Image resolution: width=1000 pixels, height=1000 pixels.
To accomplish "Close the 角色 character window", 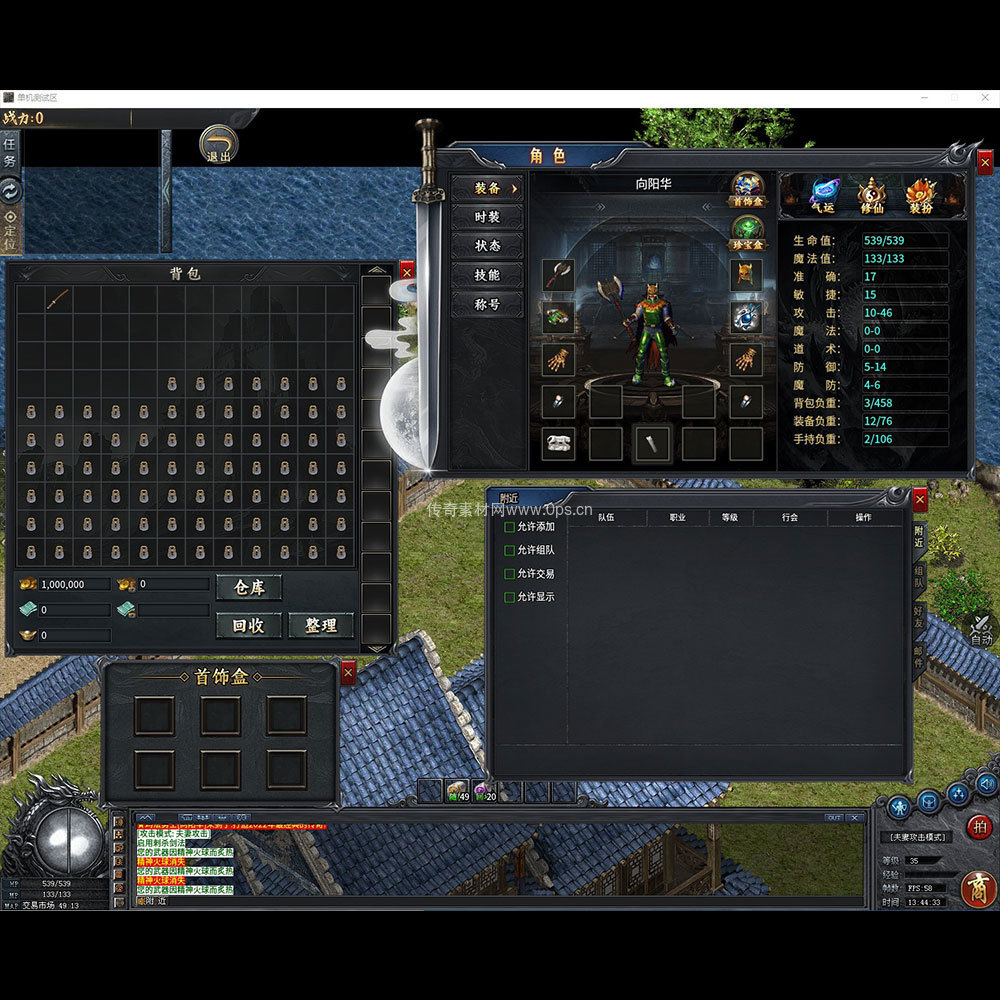I will pos(985,162).
